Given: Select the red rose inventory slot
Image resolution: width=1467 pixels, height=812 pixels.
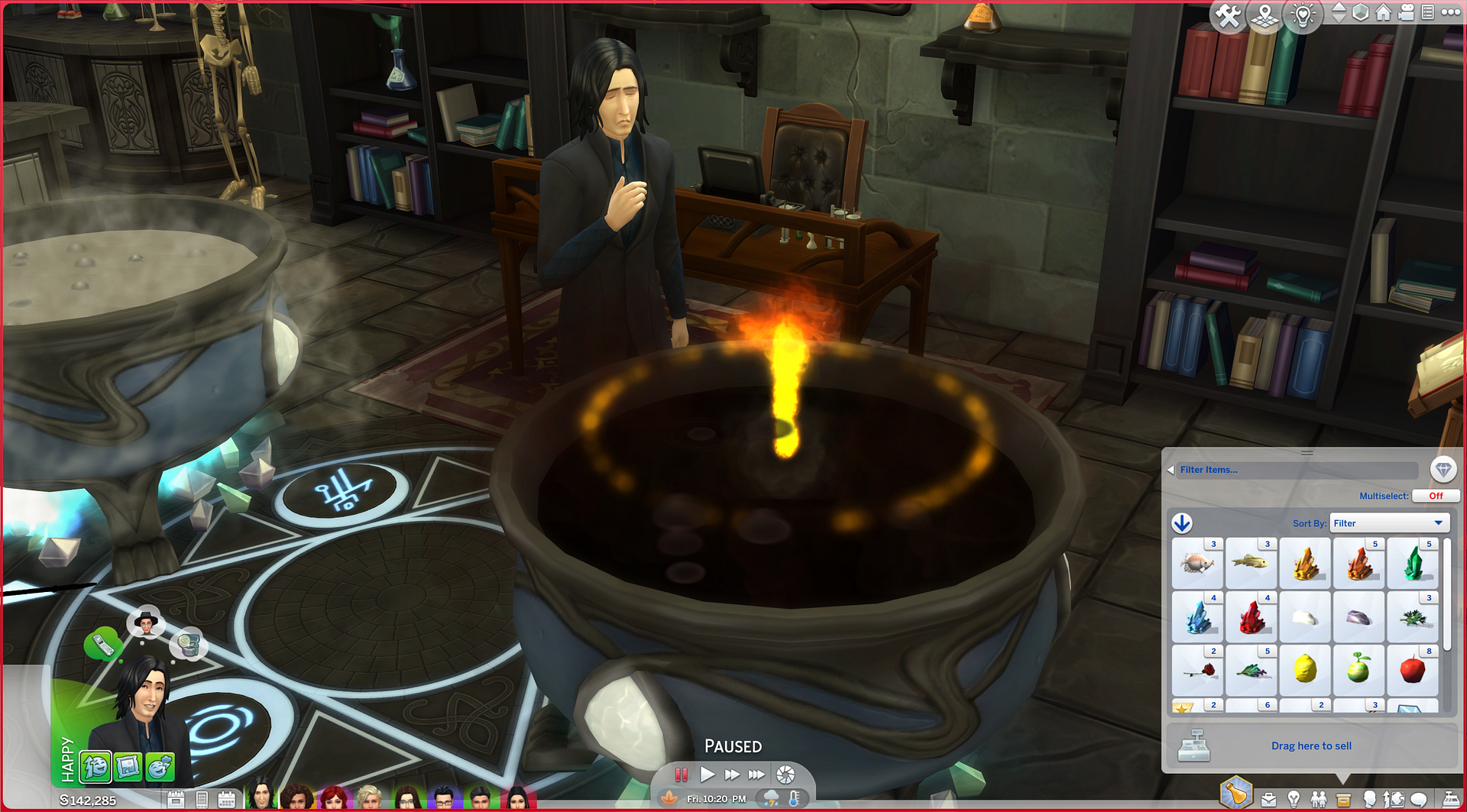Looking at the screenshot, I should point(1198,670).
